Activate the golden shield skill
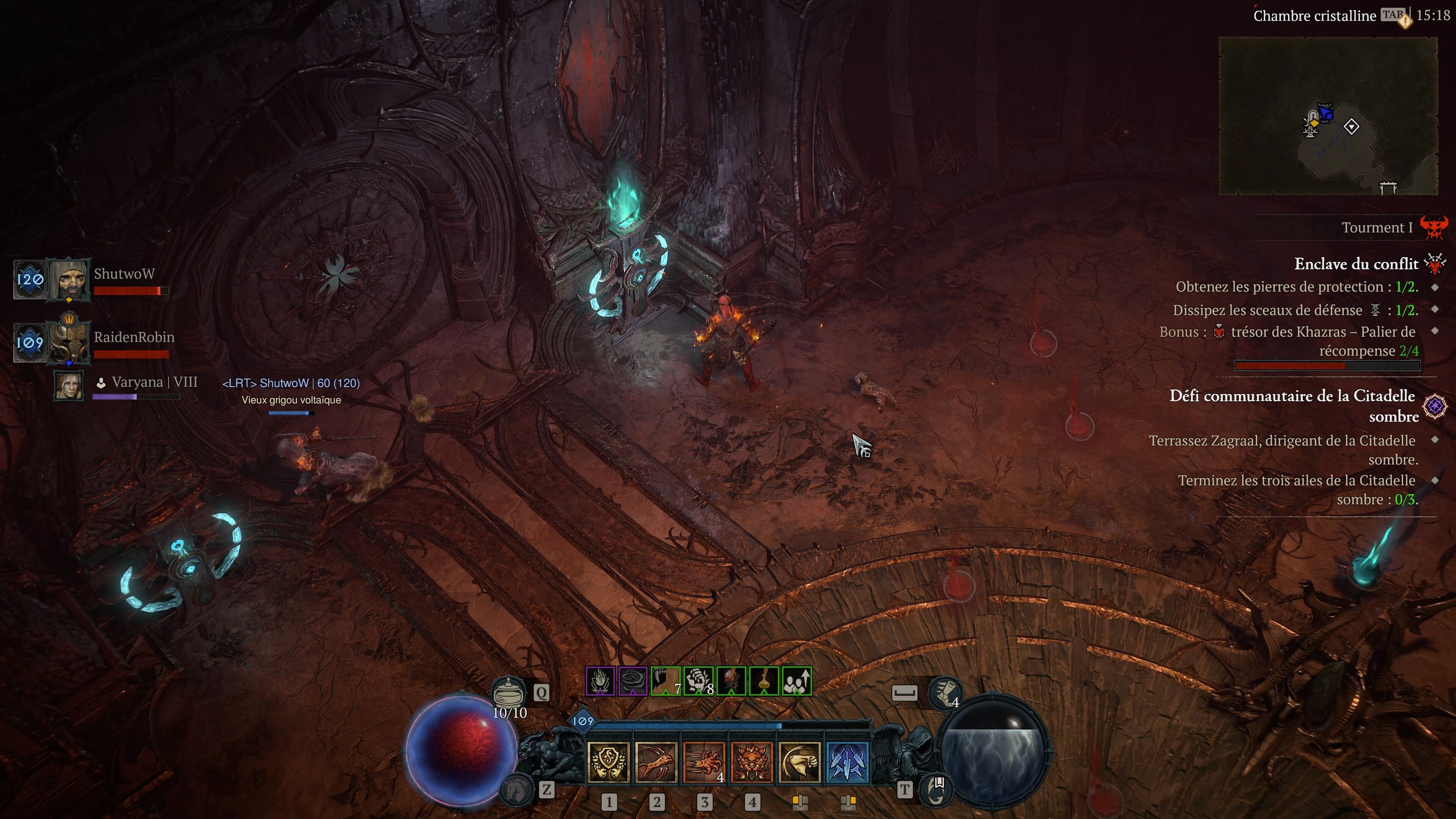The width and height of the screenshot is (1456, 819). tap(608, 762)
